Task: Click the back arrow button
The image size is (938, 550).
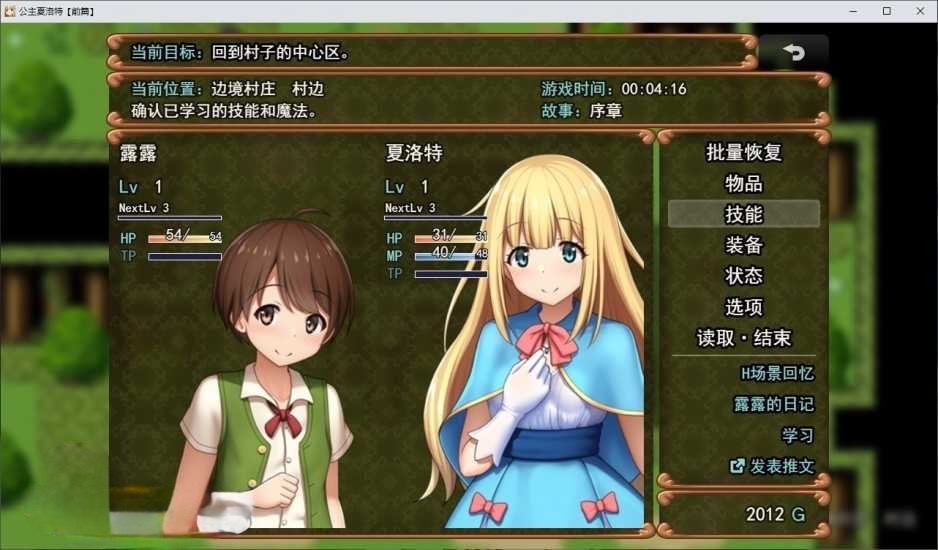Action: pos(793,53)
